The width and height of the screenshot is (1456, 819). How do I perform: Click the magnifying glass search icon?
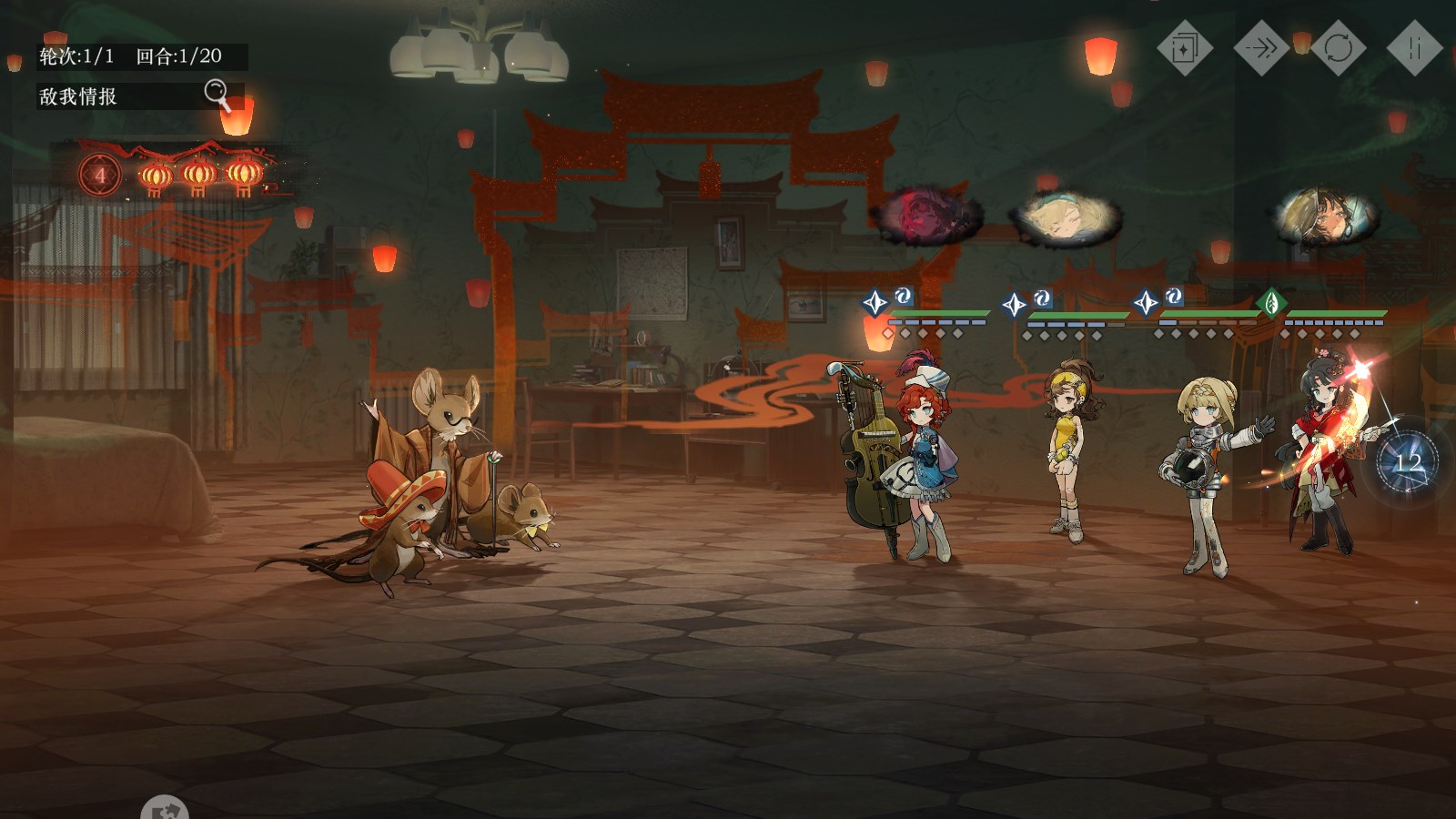click(217, 93)
